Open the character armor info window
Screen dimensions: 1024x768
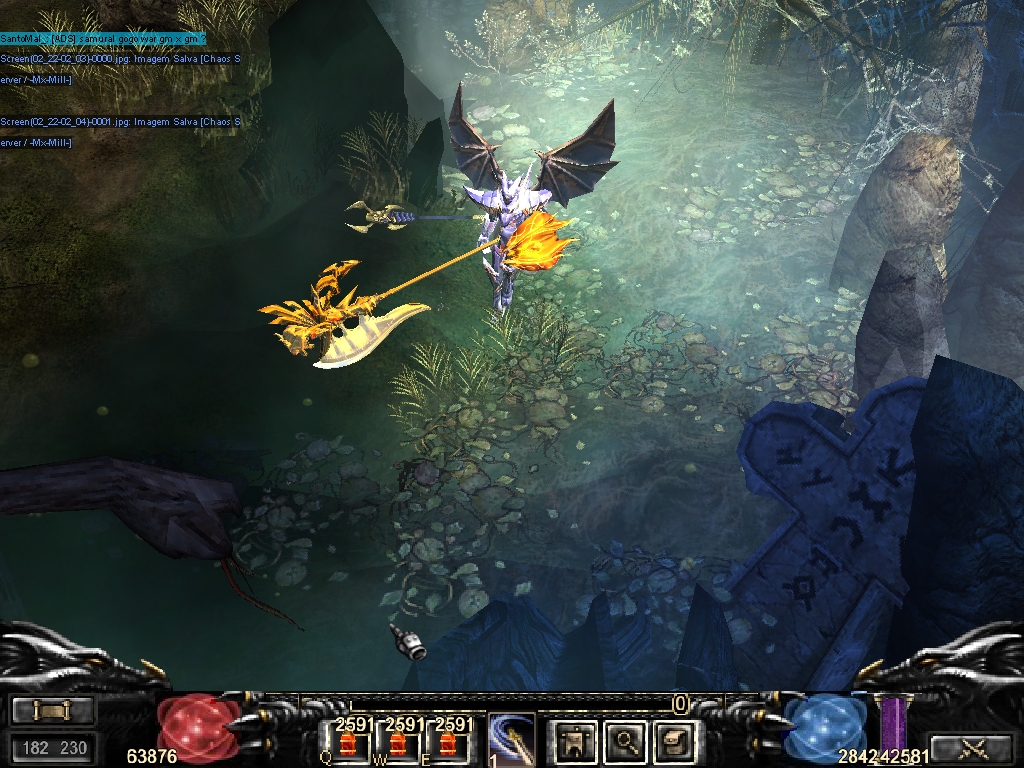tap(576, 741)
